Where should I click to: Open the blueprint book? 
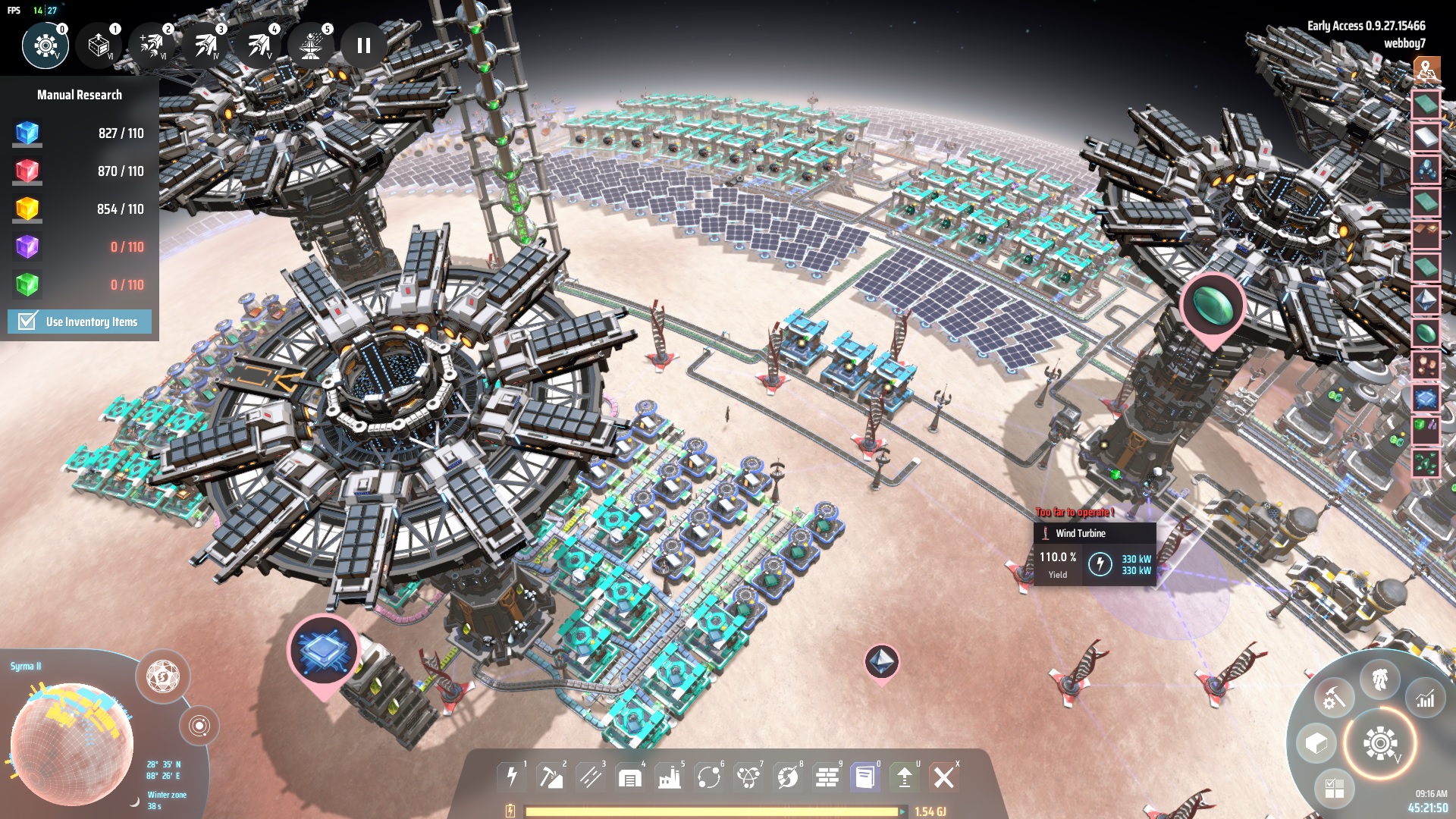865,777
